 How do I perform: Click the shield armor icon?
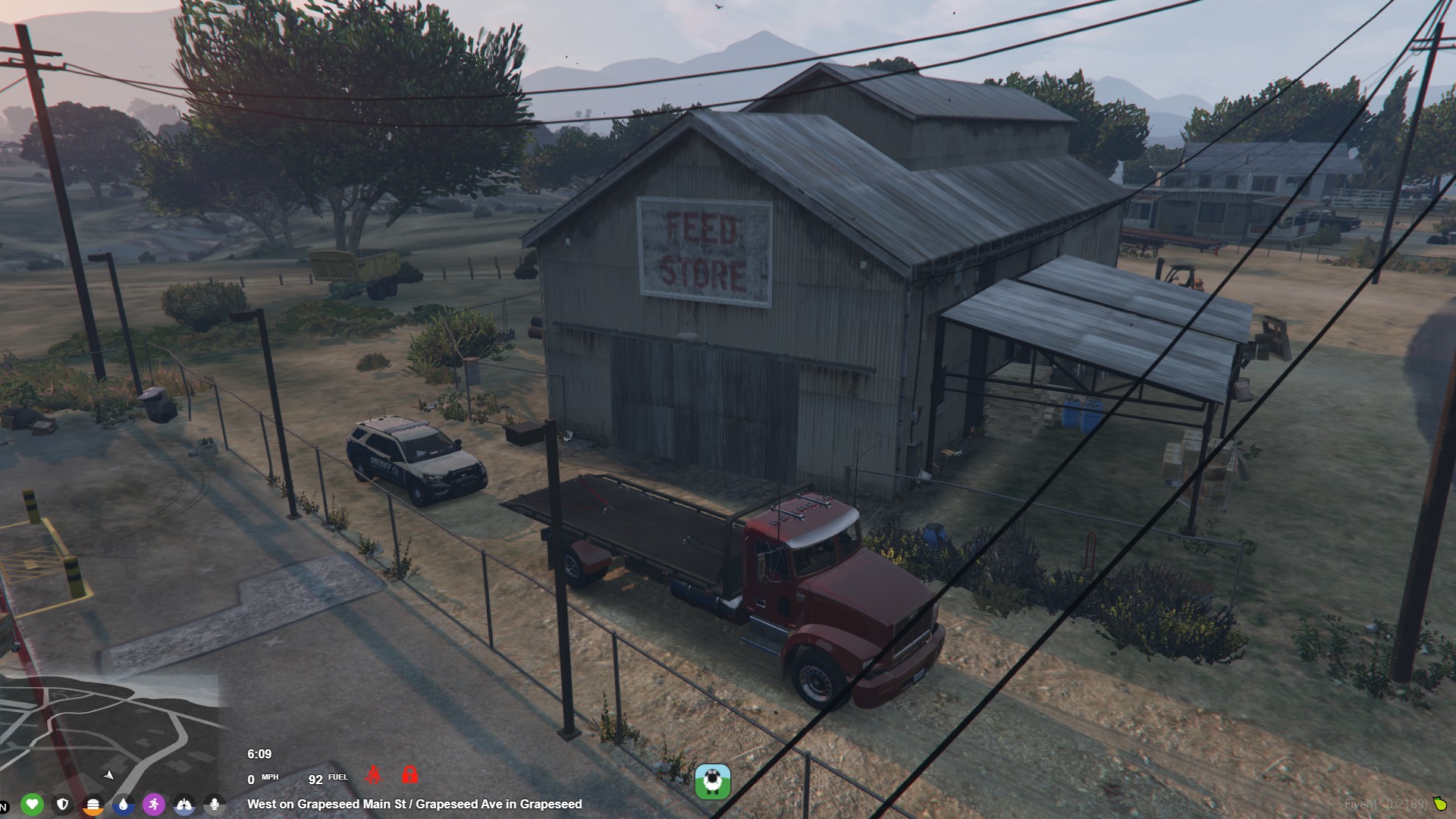click(x=63, y=804)
